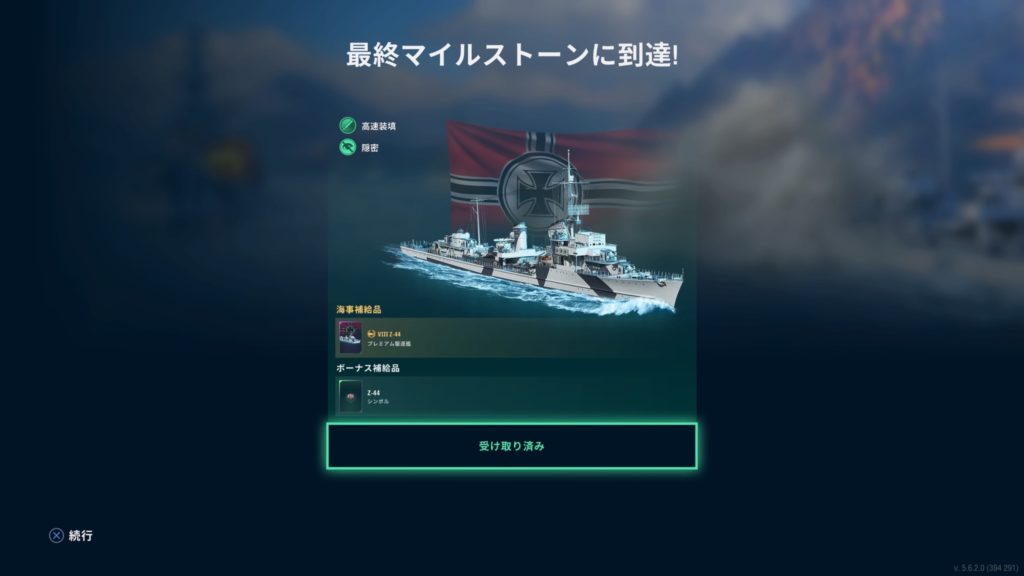Open the Z-44 ship thumbnail

coord(350,338)
